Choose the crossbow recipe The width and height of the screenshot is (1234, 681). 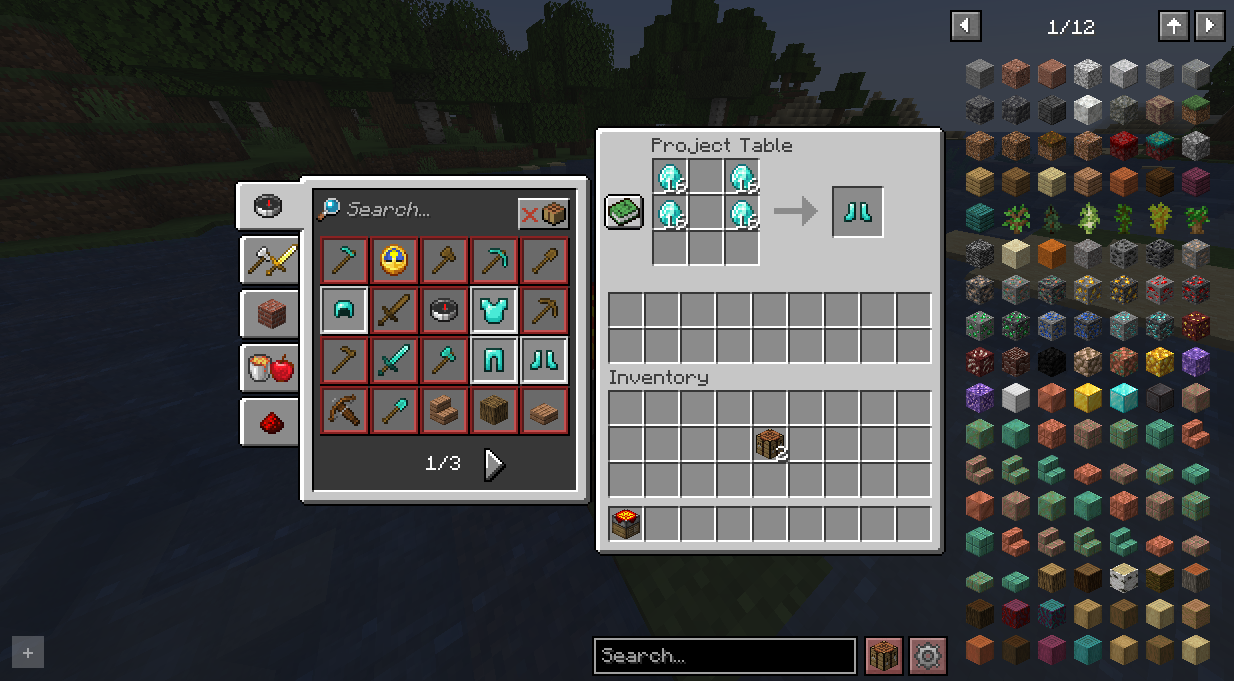tap(345, 410)
